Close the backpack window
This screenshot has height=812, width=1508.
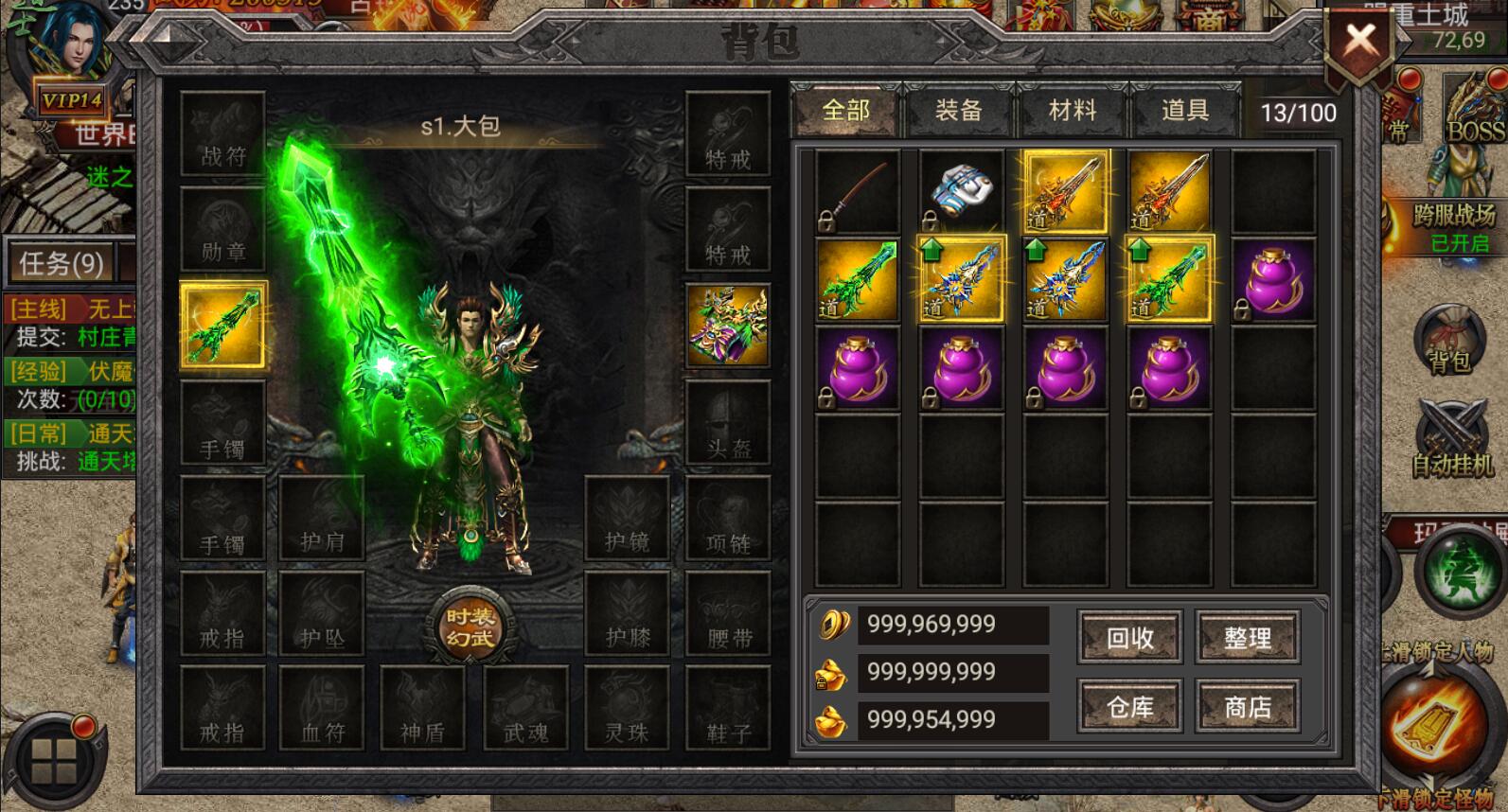coord(1360,42)
